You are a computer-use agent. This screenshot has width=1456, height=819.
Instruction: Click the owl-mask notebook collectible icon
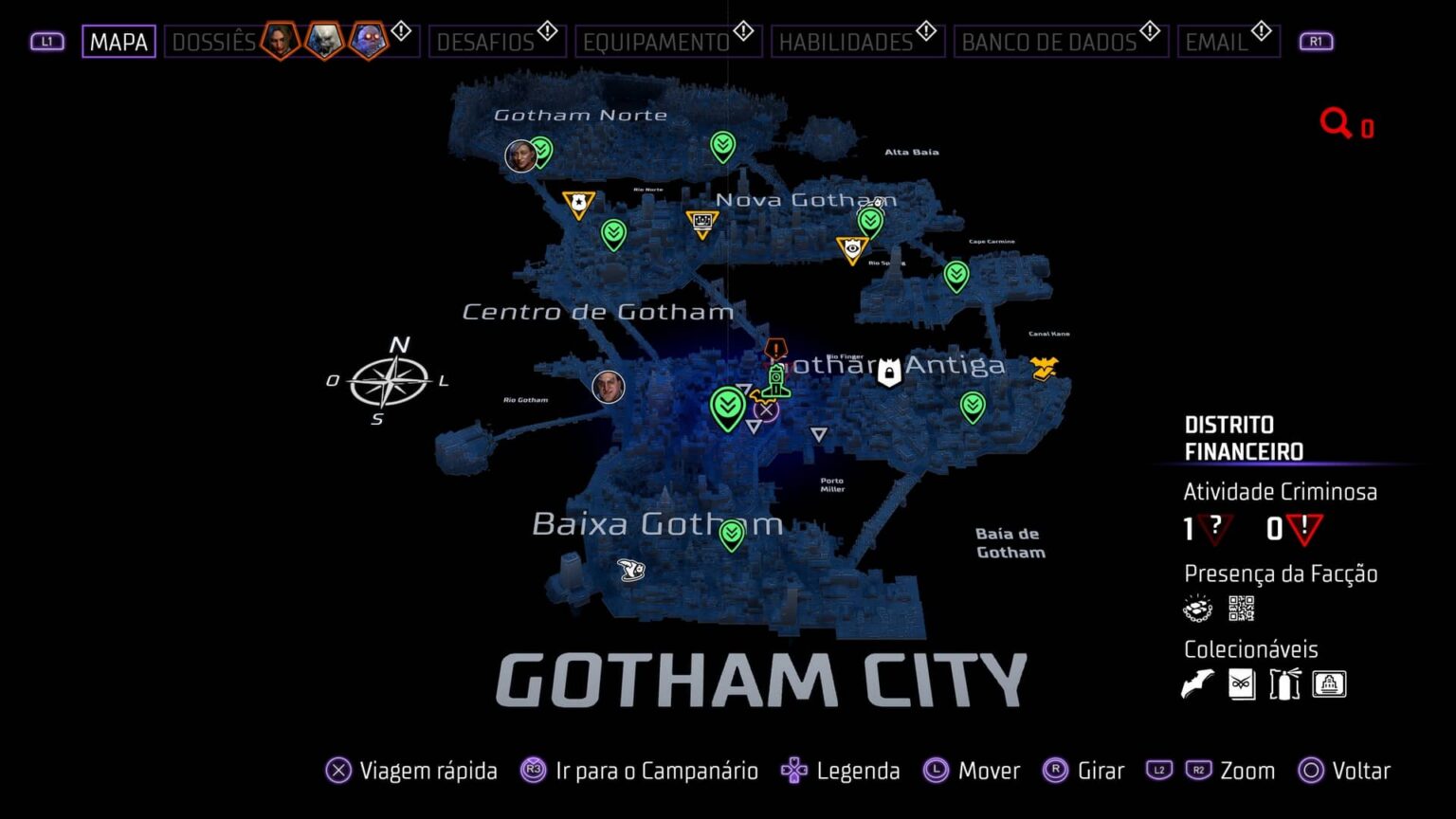[1242, 682]
